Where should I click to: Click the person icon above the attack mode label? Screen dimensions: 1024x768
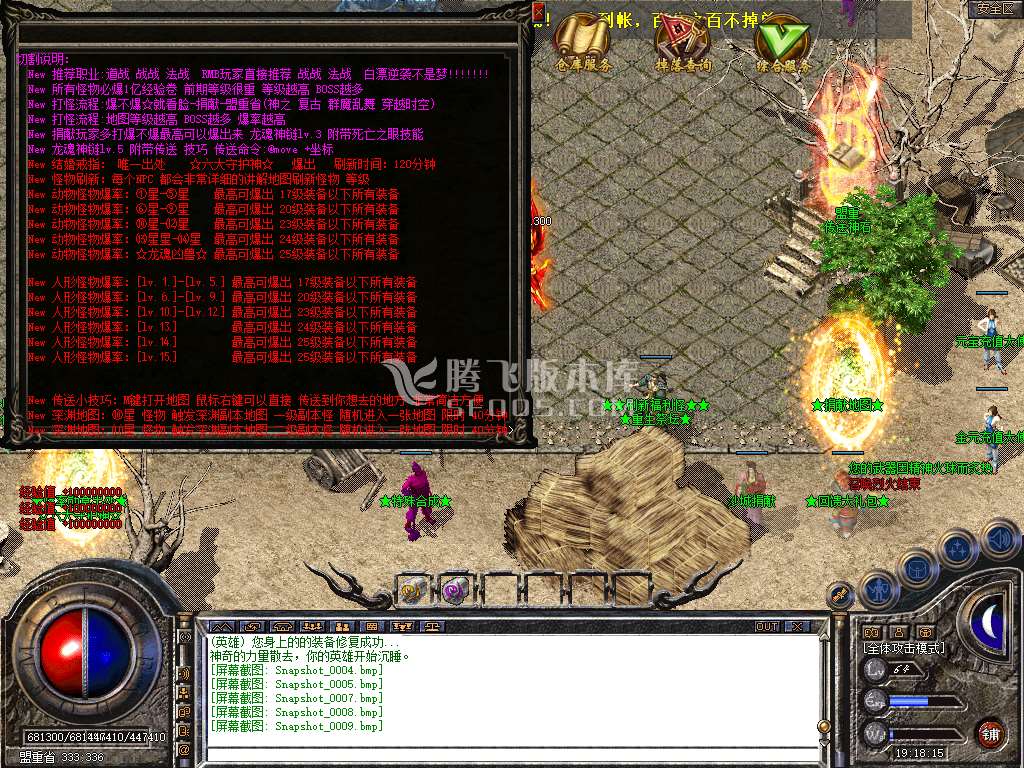pyautogui.click(x=899, y=632)
